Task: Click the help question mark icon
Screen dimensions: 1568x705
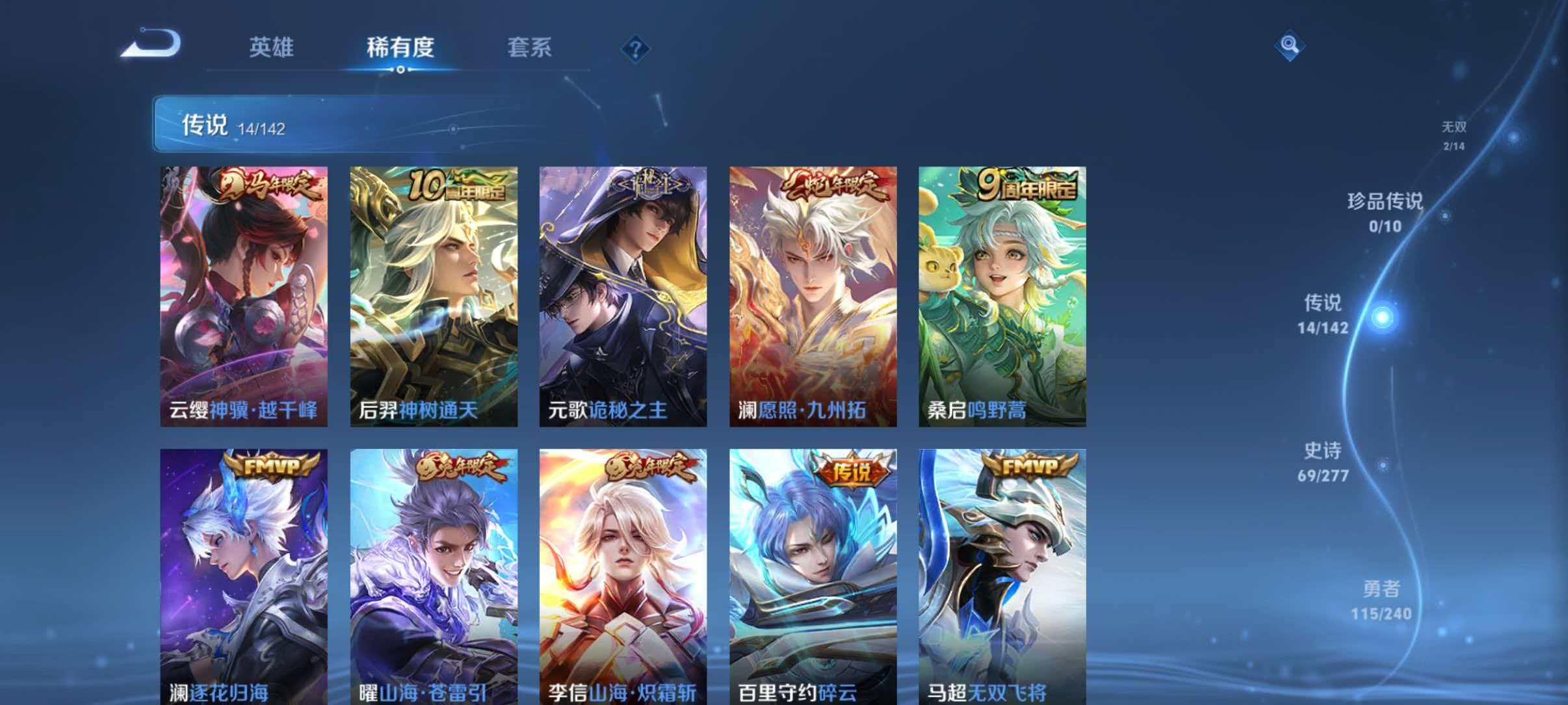Action: (636, 48)
